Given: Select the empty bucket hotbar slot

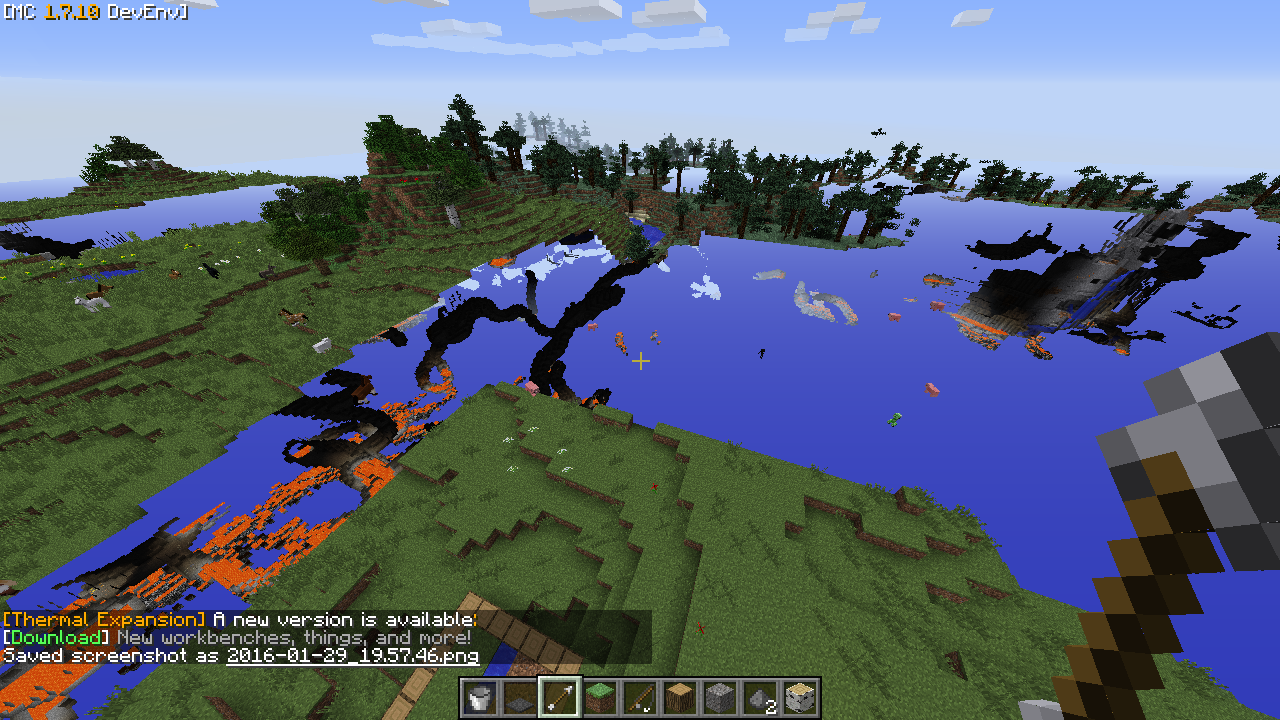Looking at the screenshot, I should pyautogui.click(x=479, y=697).
